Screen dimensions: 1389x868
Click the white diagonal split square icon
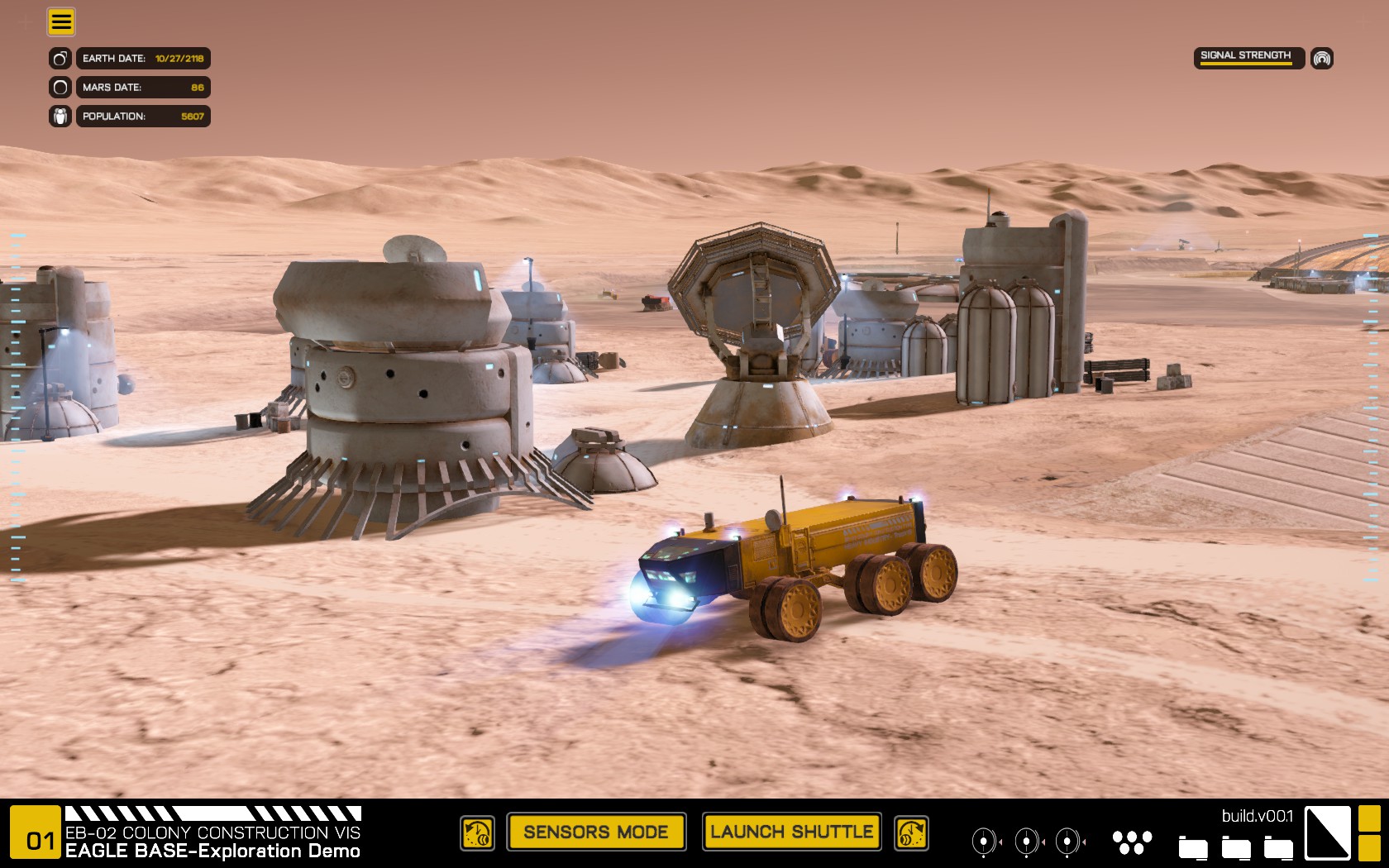1328,833
